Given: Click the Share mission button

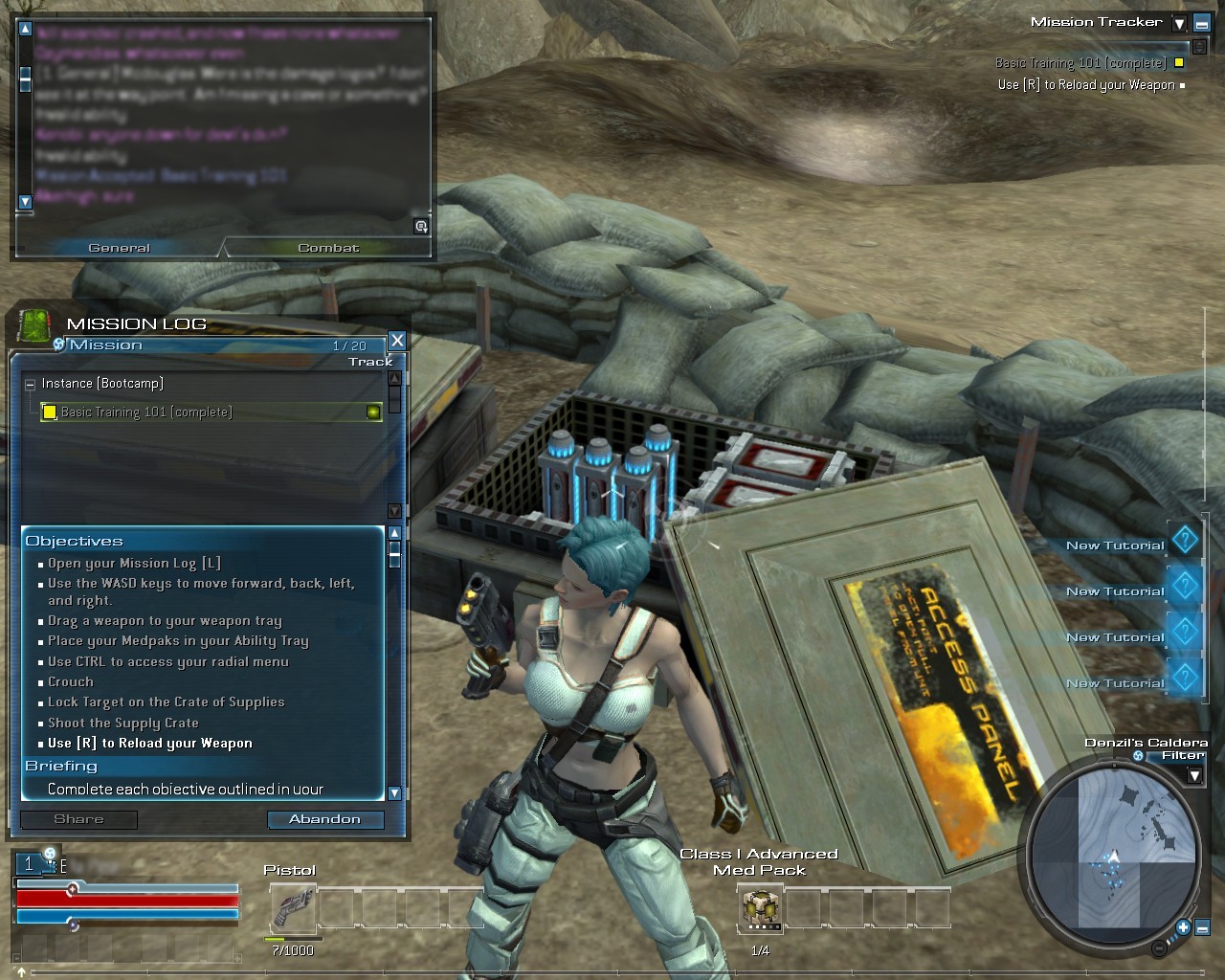Looking at the screenshot, I should click(x=78, y=819).
